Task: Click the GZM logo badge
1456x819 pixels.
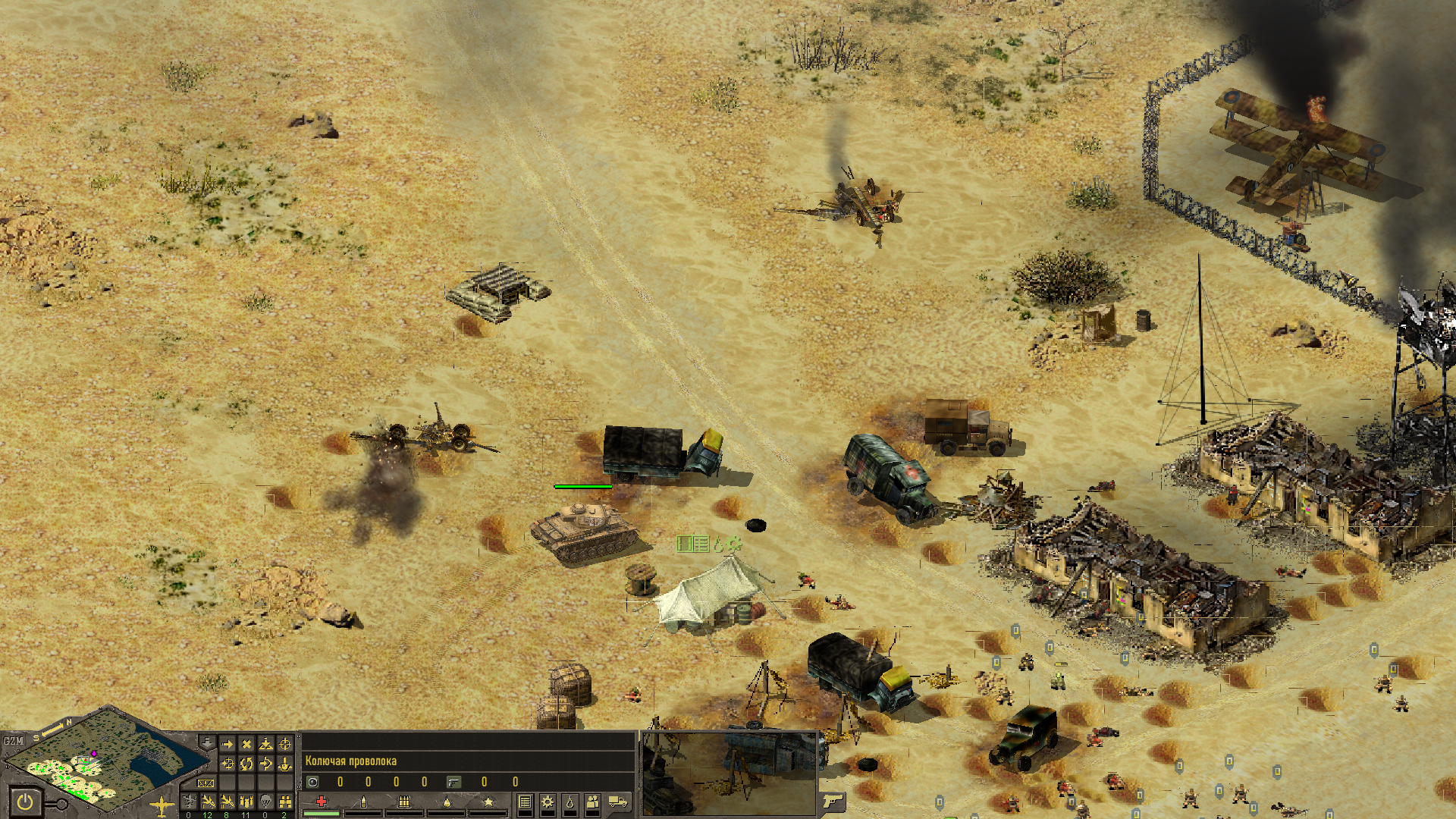Action: pyautogui.click(x=14, y=740)
